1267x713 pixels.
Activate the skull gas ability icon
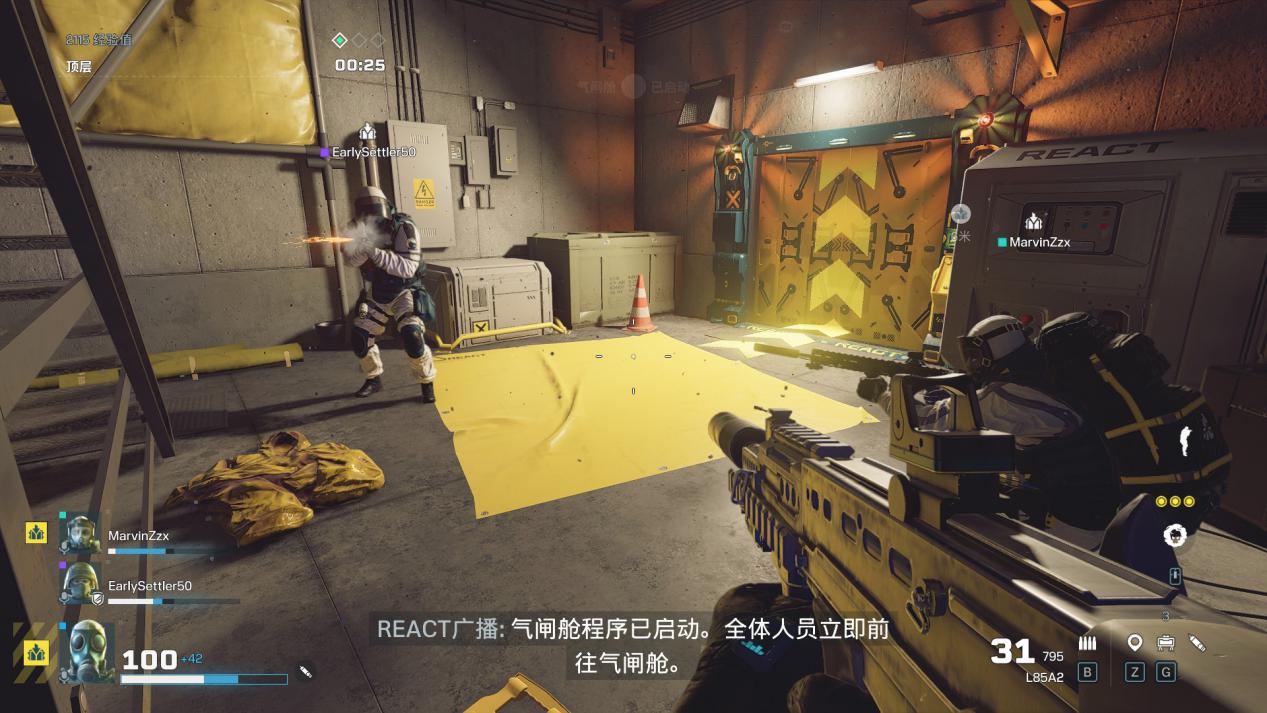[x=1175, y=536]
